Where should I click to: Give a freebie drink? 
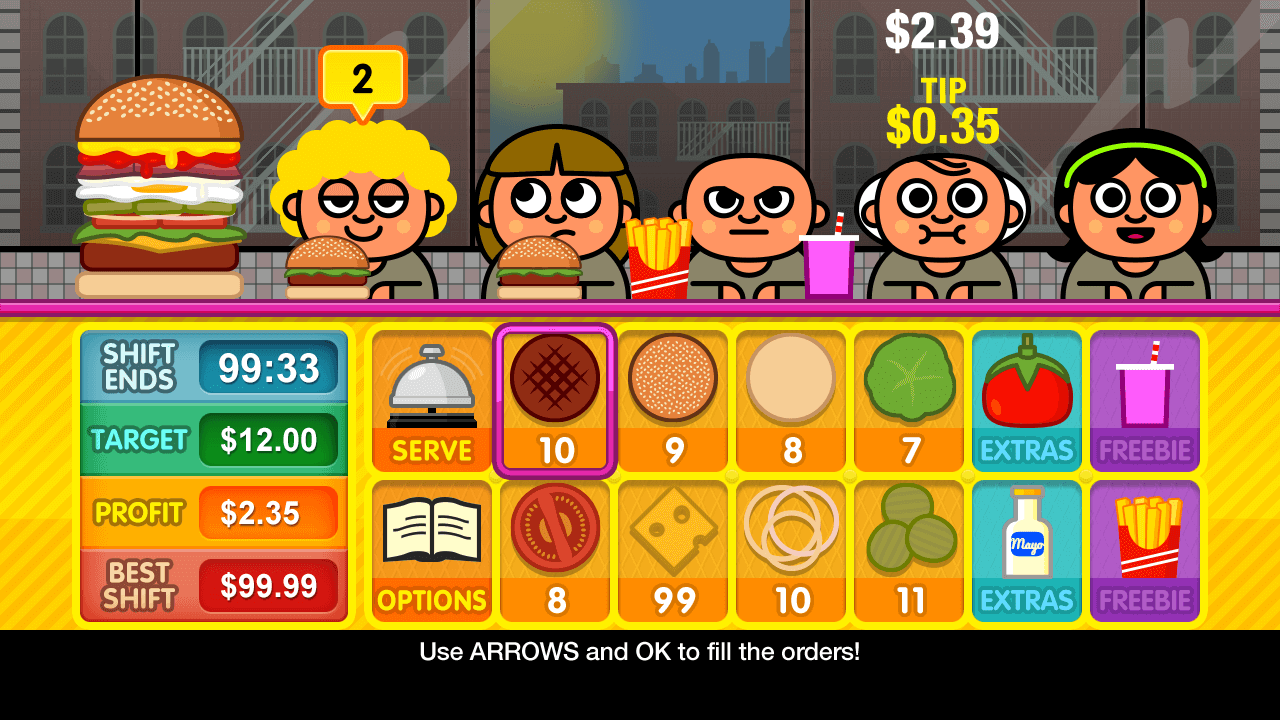(x=1145, y=401)
